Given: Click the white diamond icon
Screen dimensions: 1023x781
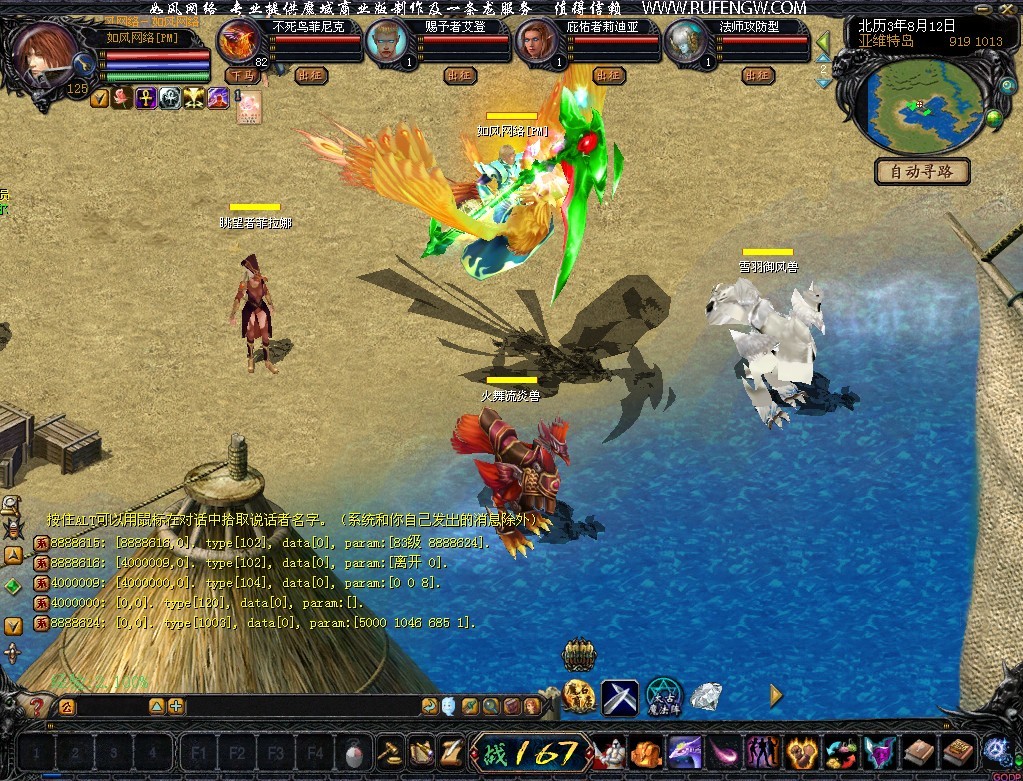Looking at the screenshot, I should pos(706,696).
